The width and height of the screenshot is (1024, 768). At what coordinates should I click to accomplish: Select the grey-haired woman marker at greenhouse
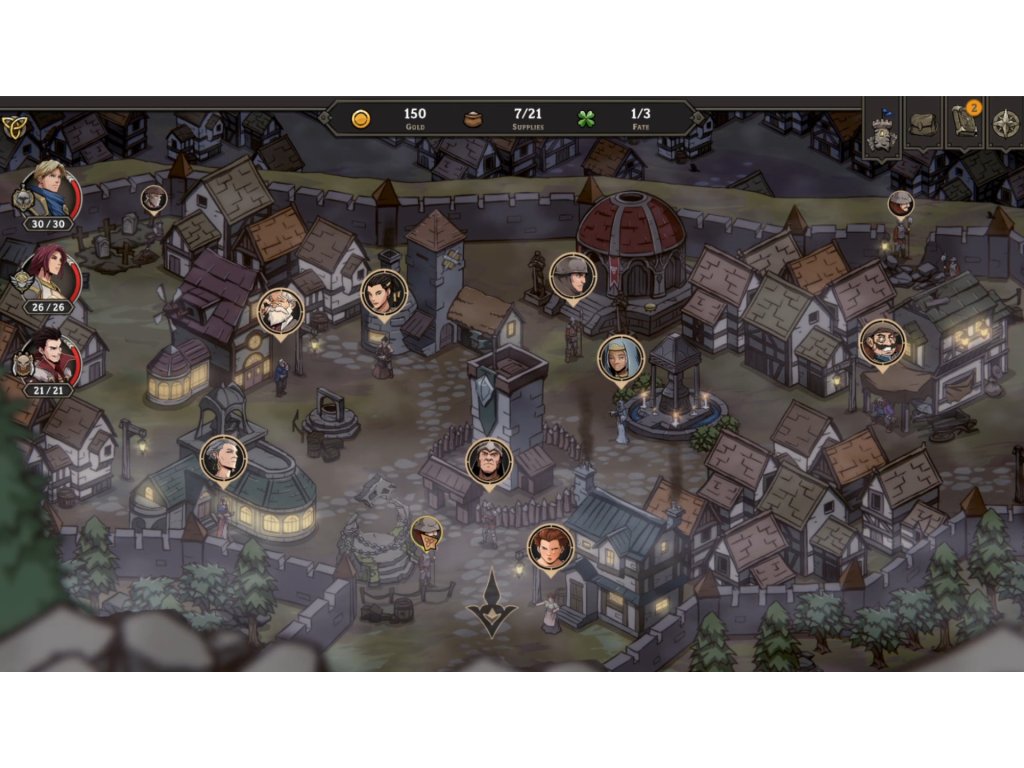point(223,458)
